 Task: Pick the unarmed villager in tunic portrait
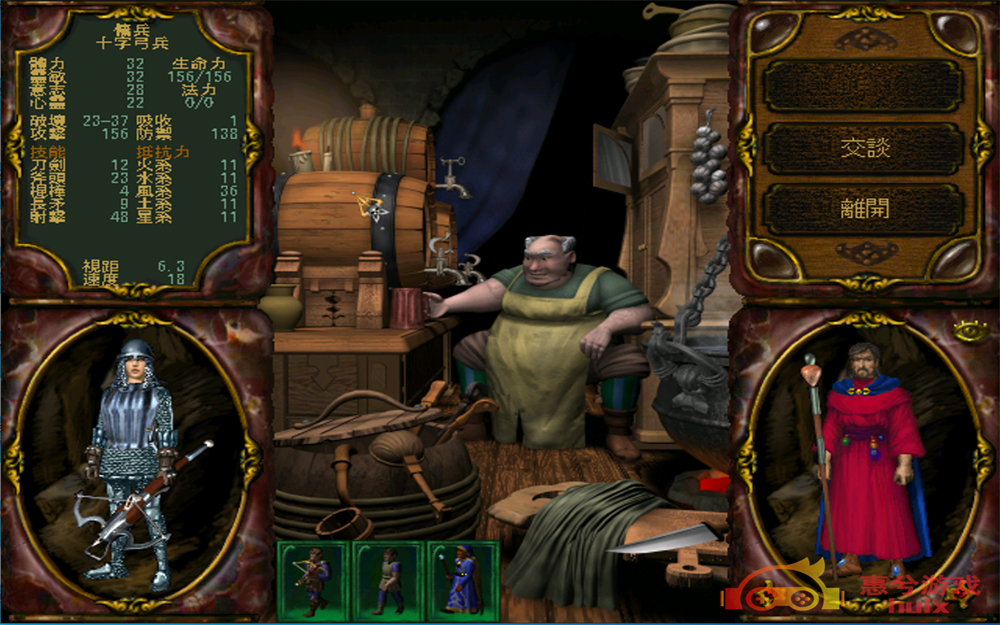pos(387,579)
